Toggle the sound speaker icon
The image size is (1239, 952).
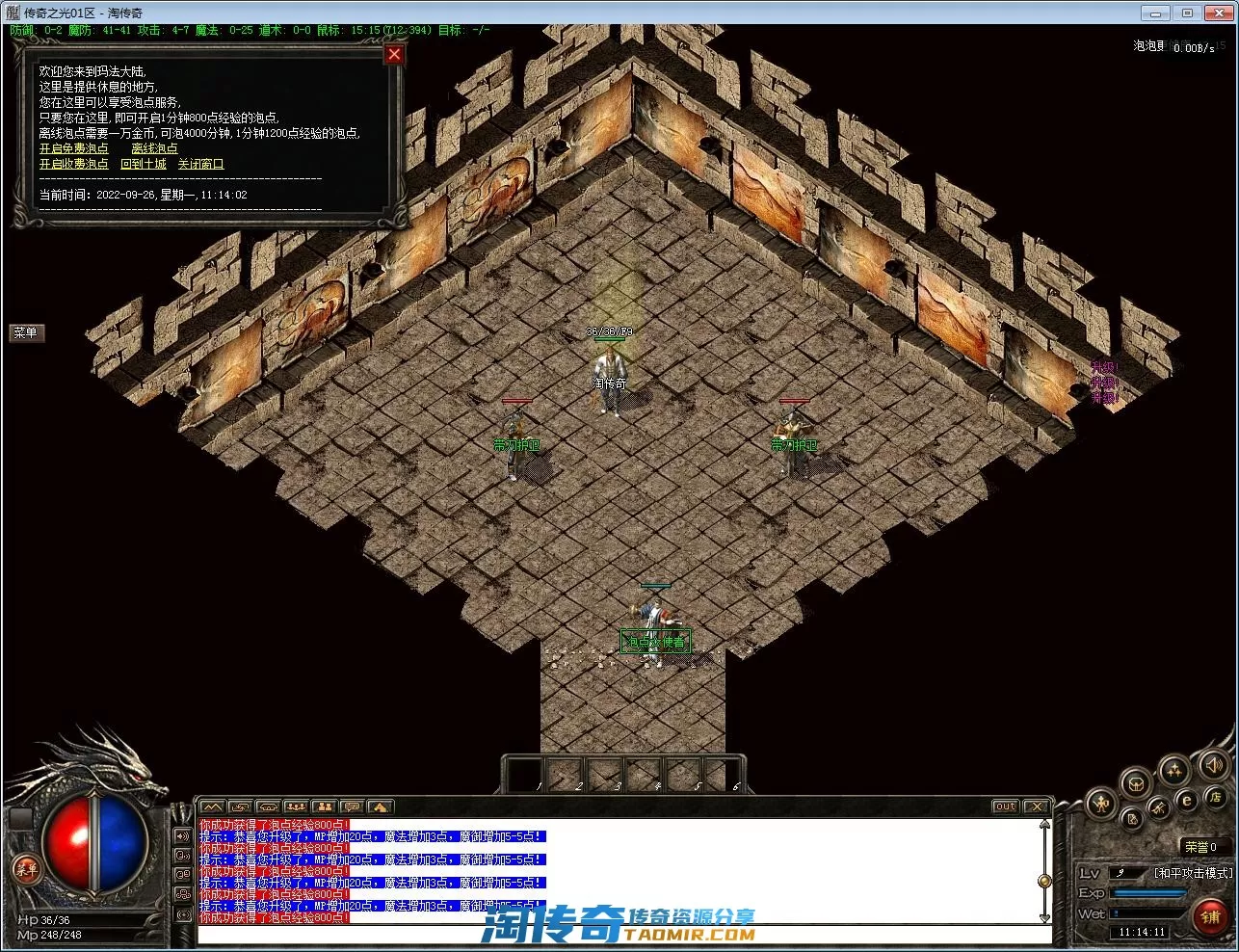pos(1212,765)
